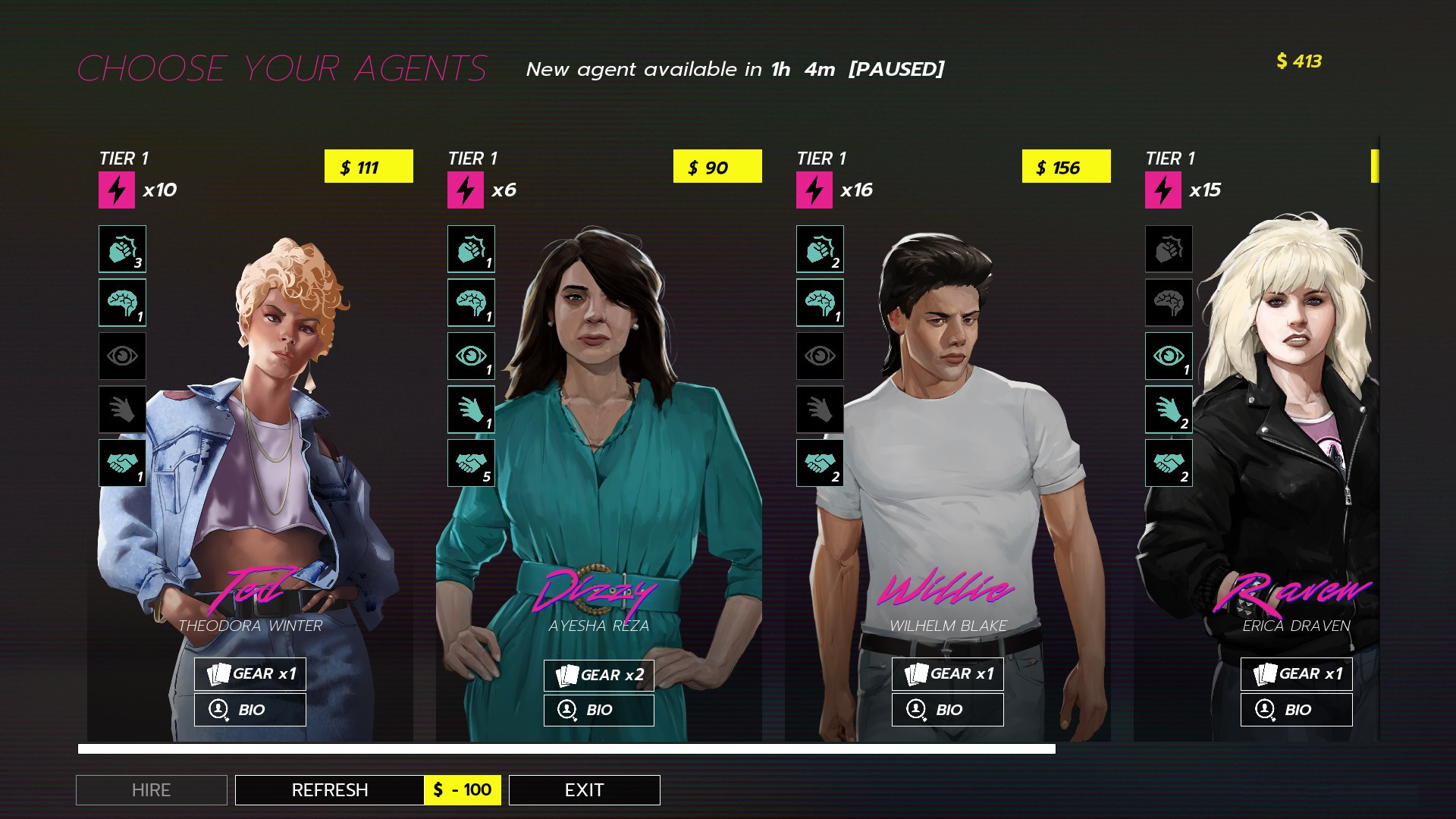
Task: Click Erica Draven's hand skill icon
Action: 1169,409
